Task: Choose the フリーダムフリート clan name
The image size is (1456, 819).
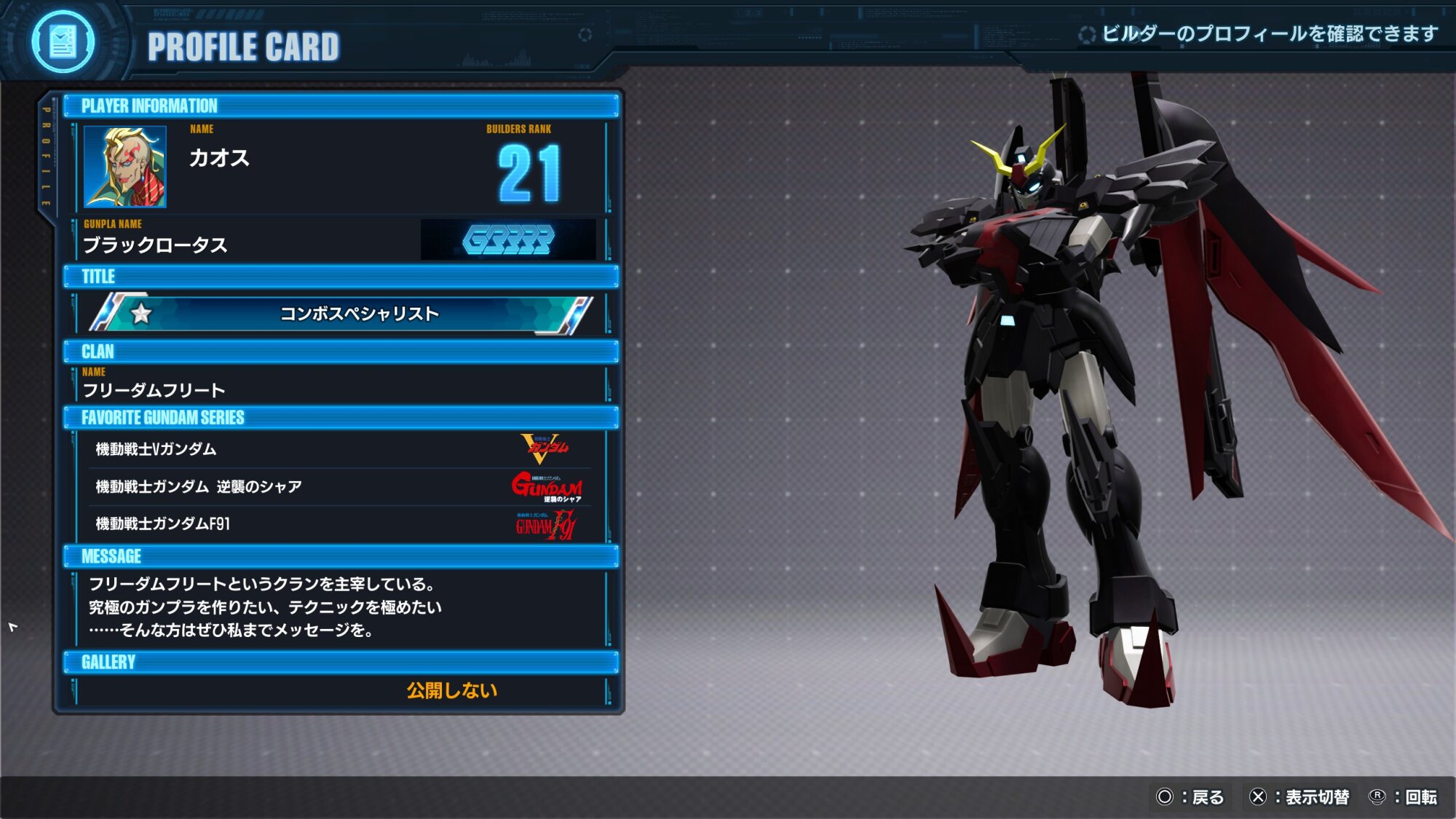Action: click(154, 391)
